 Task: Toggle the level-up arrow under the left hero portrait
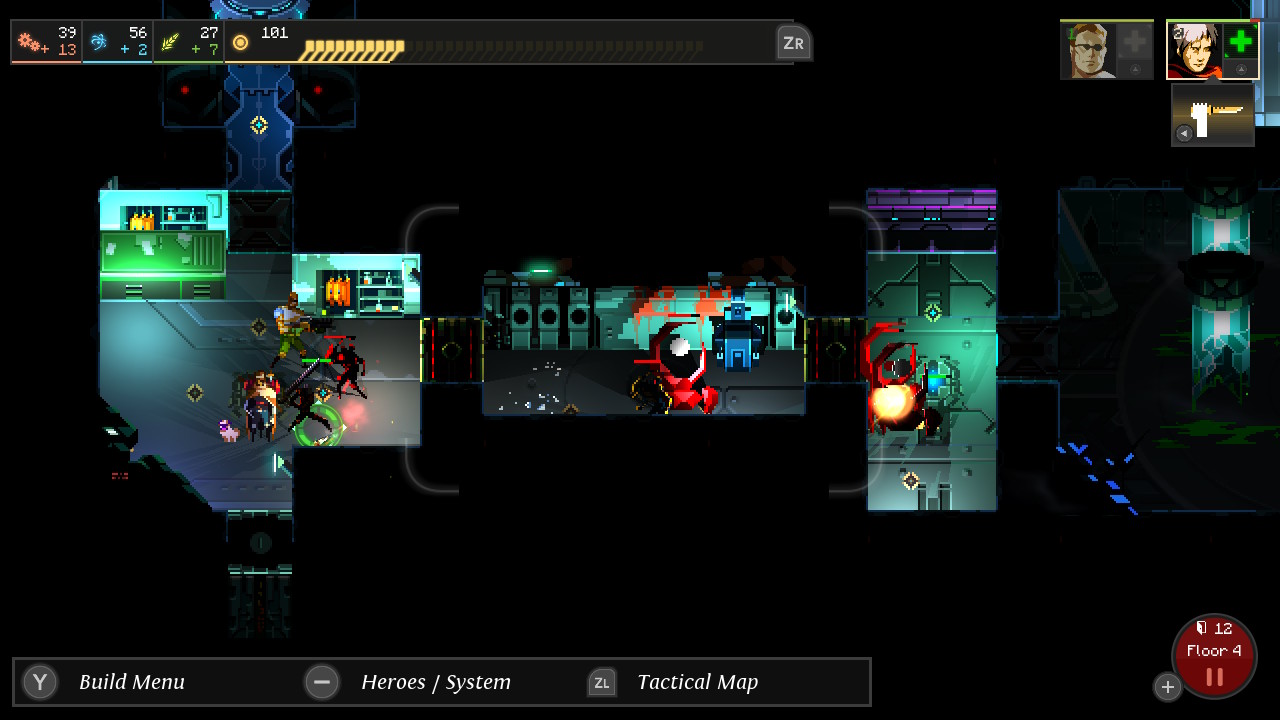[1136, 68]
